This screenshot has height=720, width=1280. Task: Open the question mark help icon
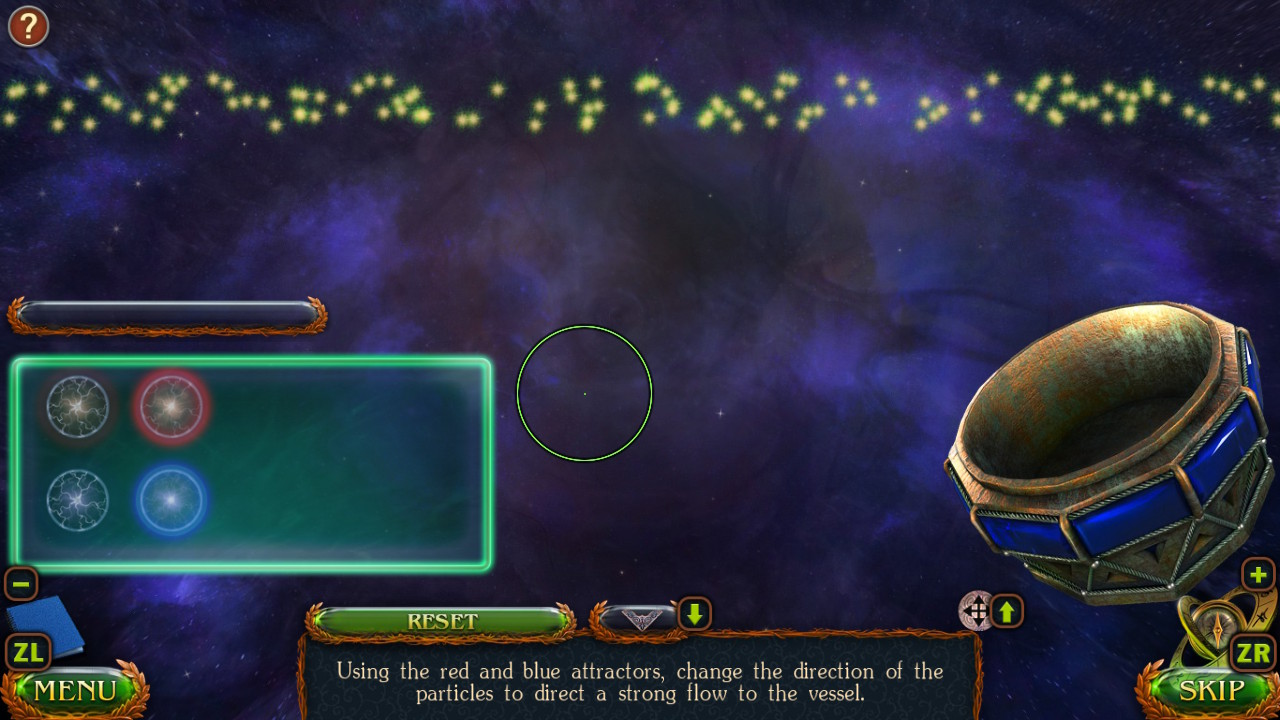tap(27, 26)
